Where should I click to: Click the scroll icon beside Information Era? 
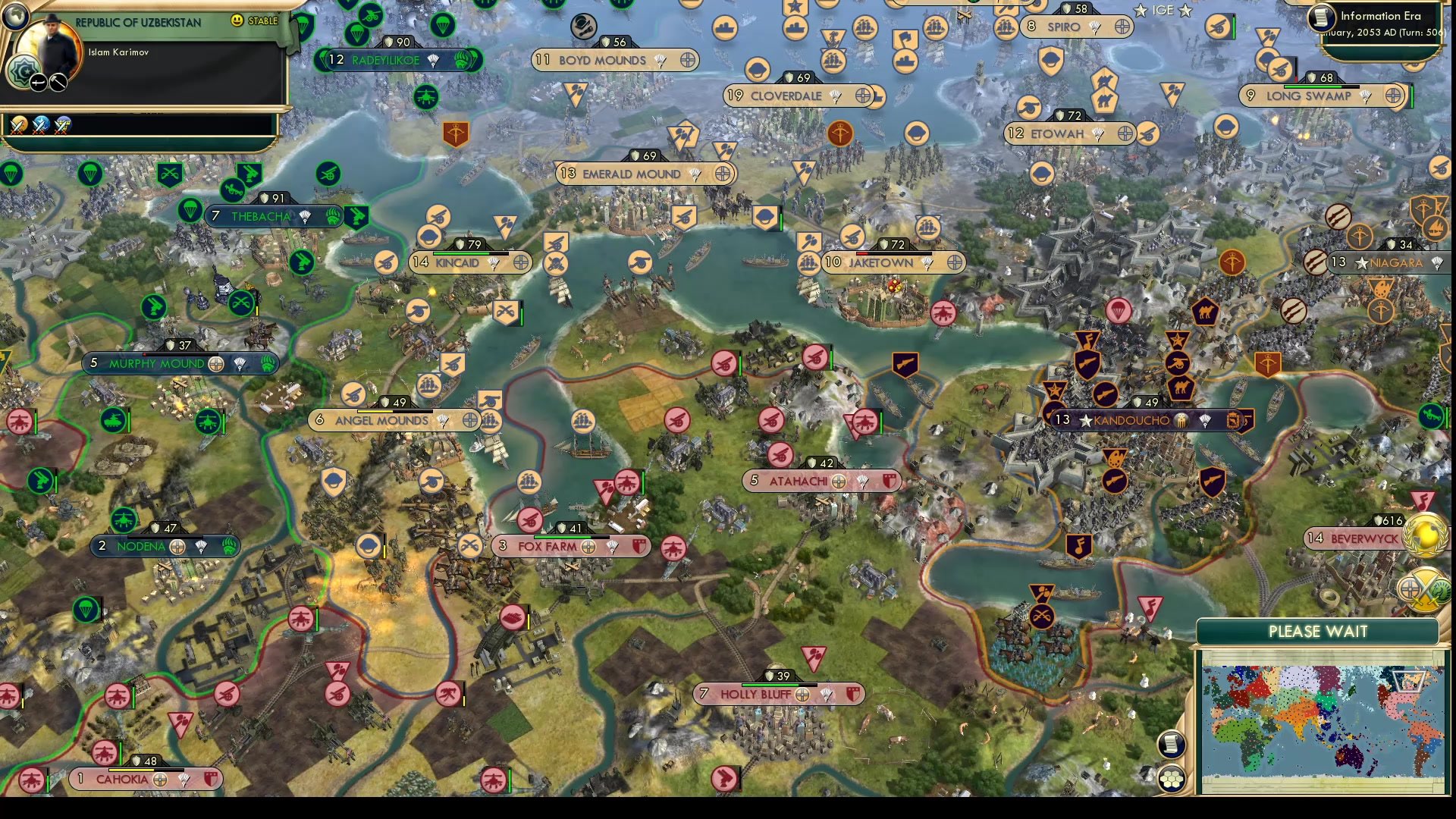point(1322,17)
